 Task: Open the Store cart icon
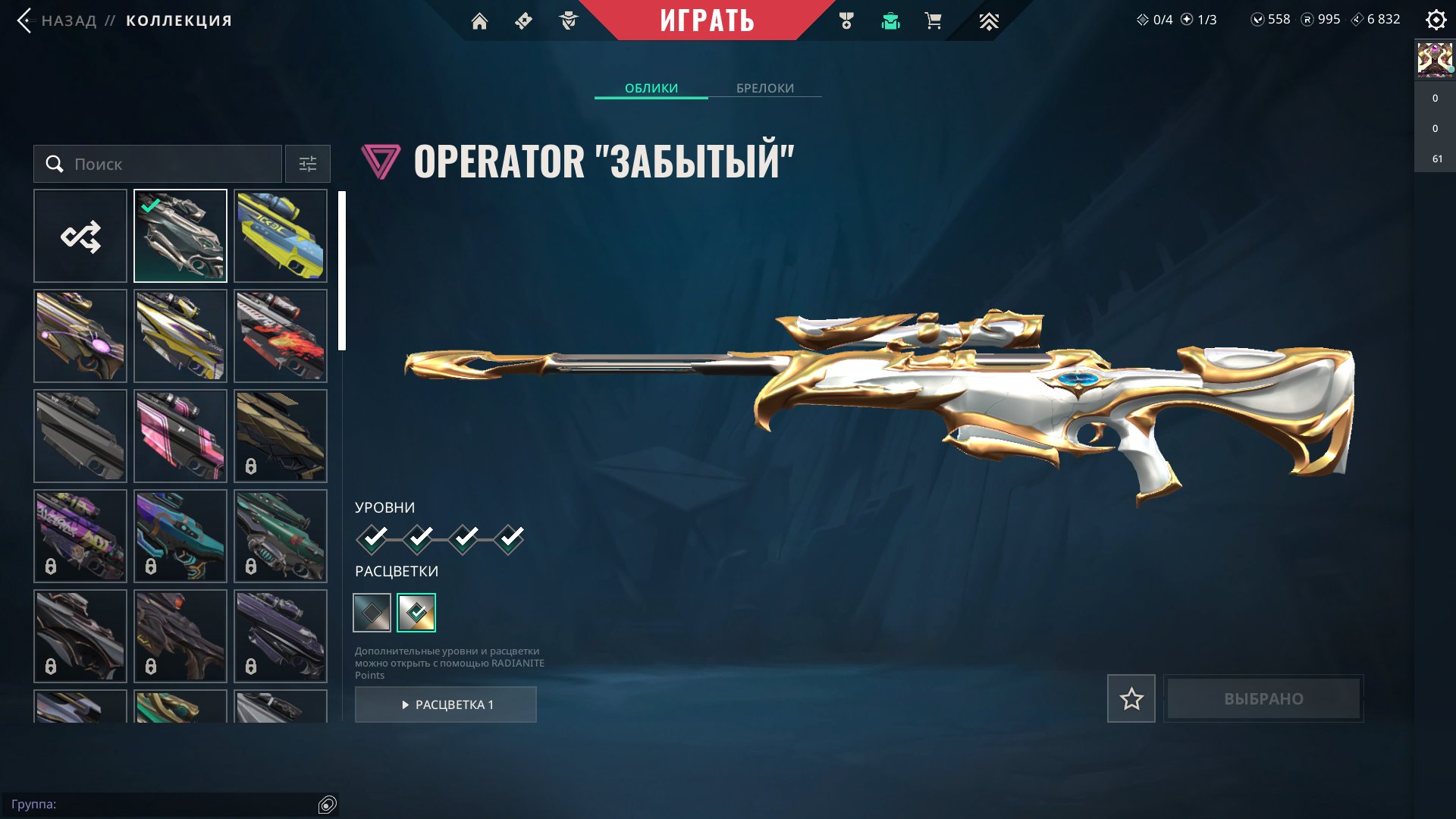[x=933, y=20]
